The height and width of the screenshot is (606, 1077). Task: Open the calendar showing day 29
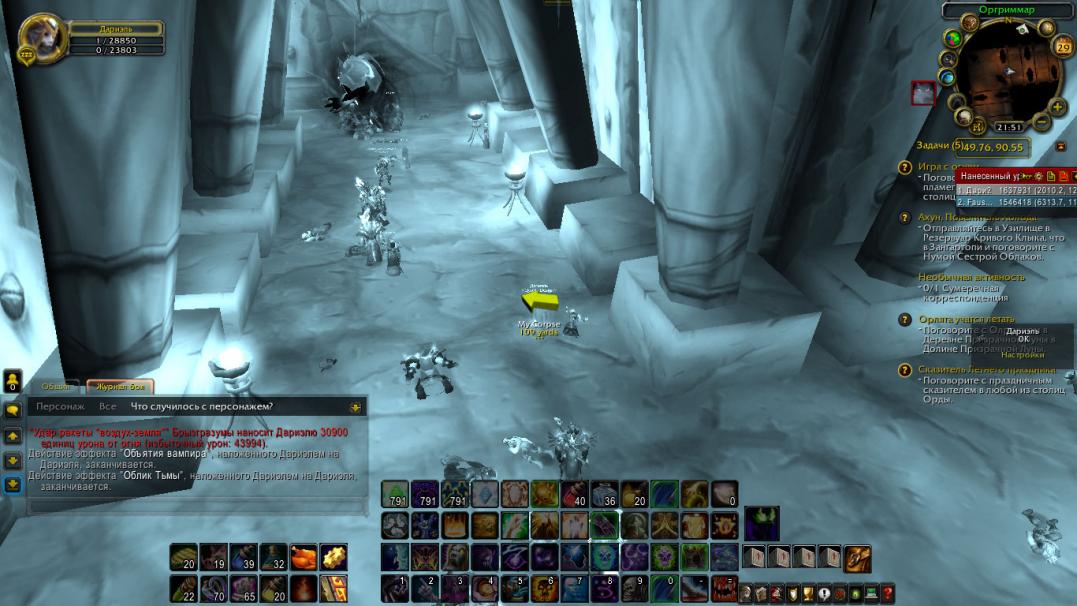click(1062, 48)
